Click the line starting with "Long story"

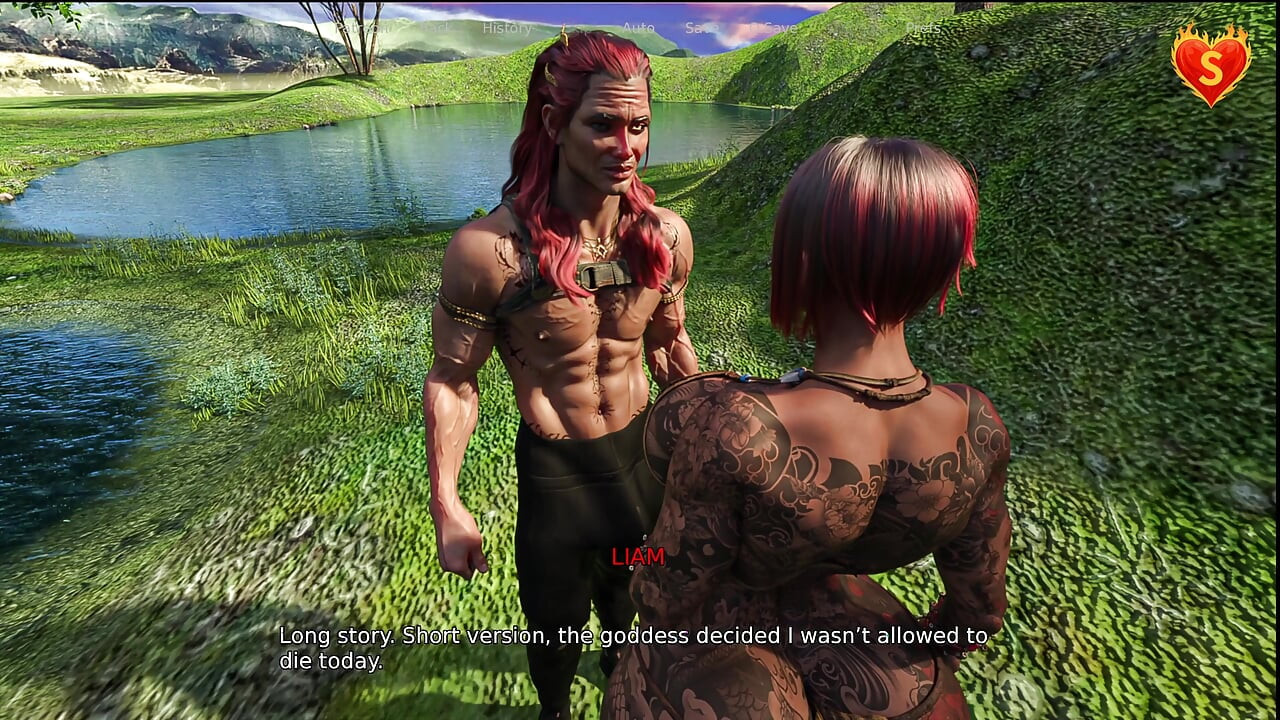tap(630, 635)
